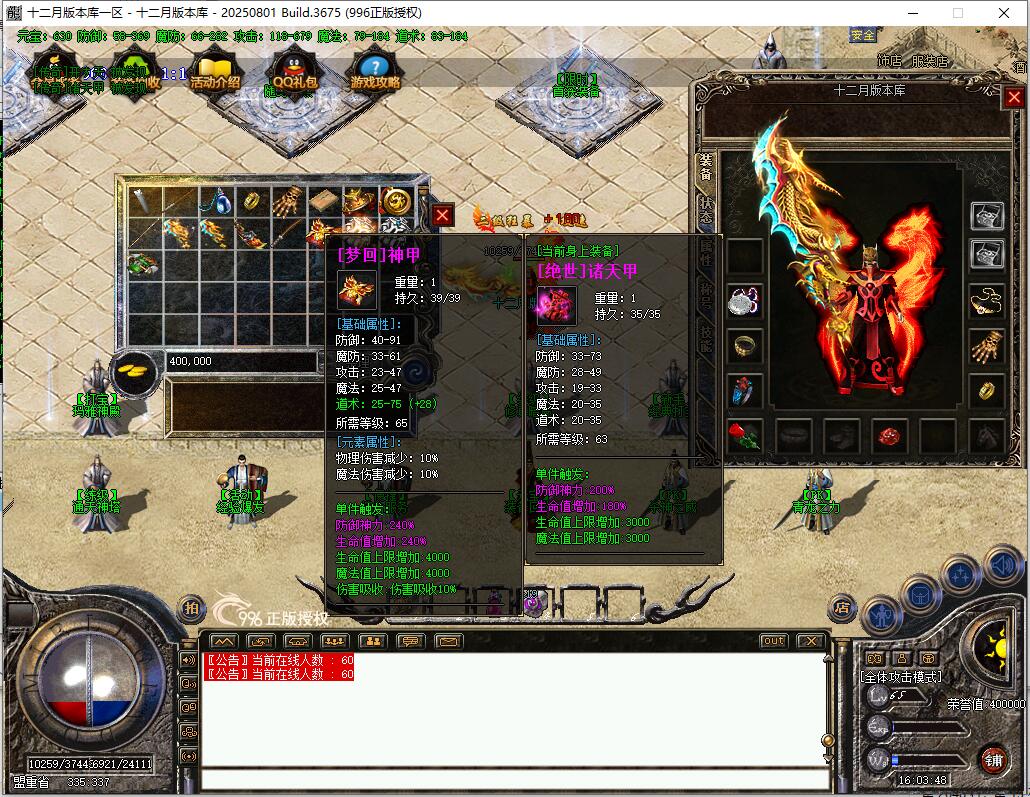Select the gold necklace equipment slot
The width and height of the screenshot is (1030, 797).
pyautogui.click(x=987, y=299)
